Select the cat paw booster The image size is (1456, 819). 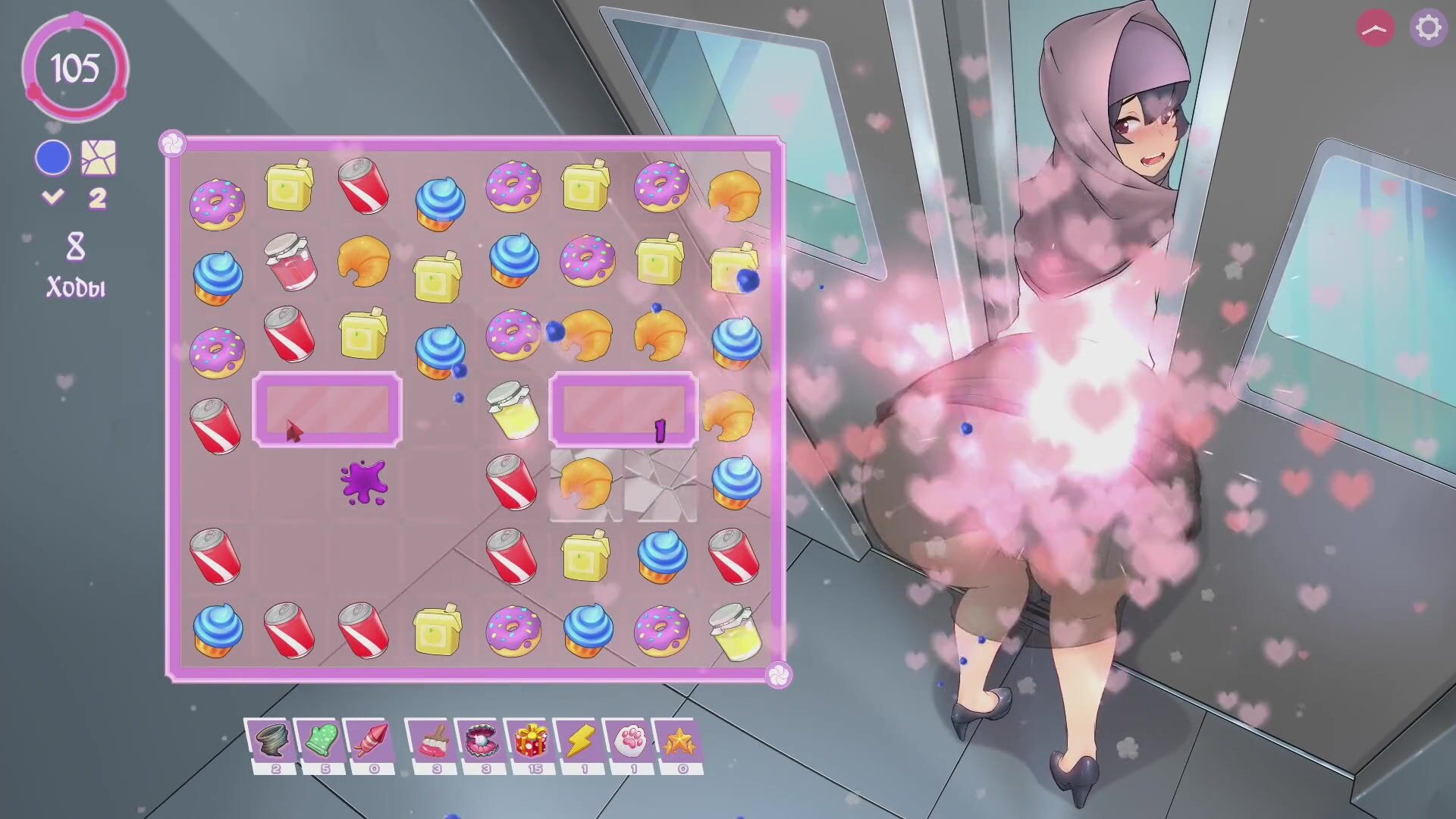point(629,739)
